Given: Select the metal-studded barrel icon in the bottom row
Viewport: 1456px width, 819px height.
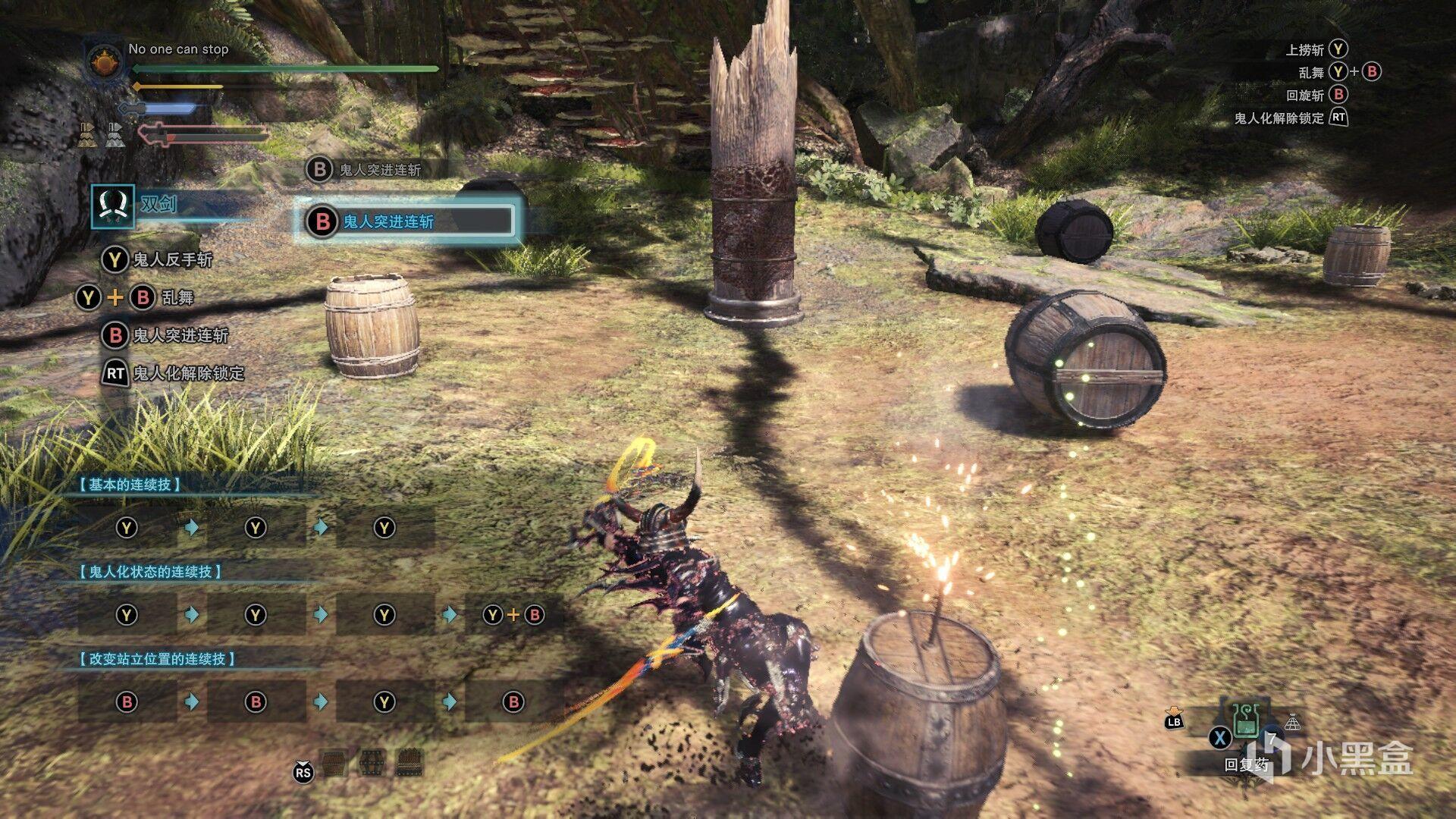Looking at the screenshot, I should click(372, 761).
